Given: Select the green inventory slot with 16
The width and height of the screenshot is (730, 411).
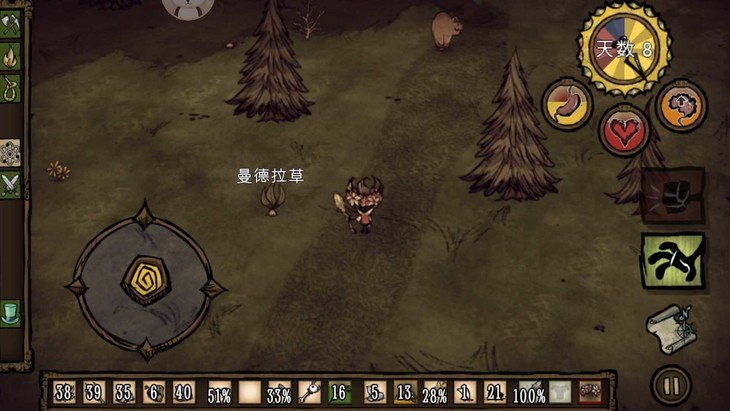Looking at the screenshot, I should tap(339, 392).
